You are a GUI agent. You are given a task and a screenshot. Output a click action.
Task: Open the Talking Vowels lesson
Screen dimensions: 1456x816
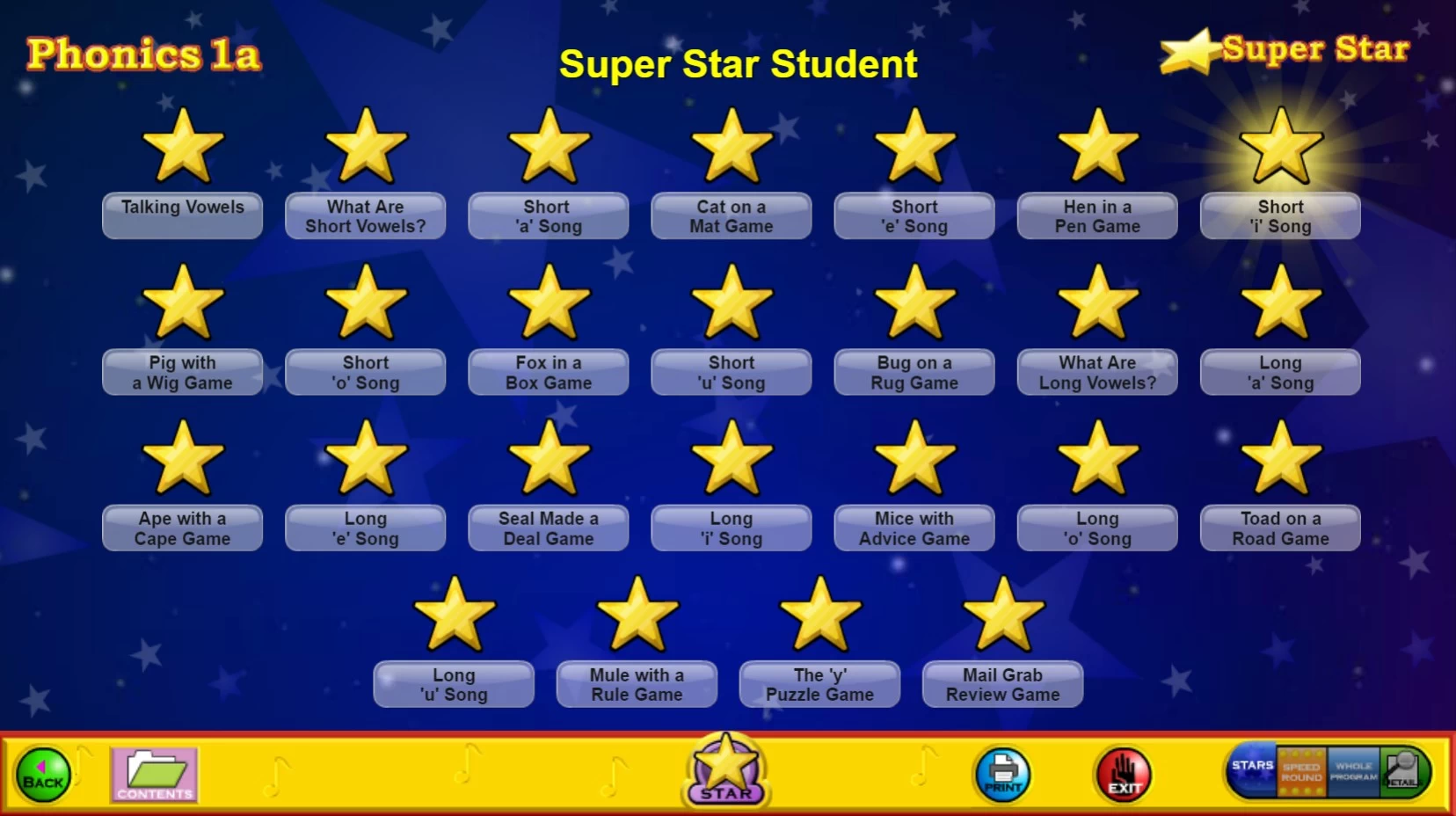183,215
